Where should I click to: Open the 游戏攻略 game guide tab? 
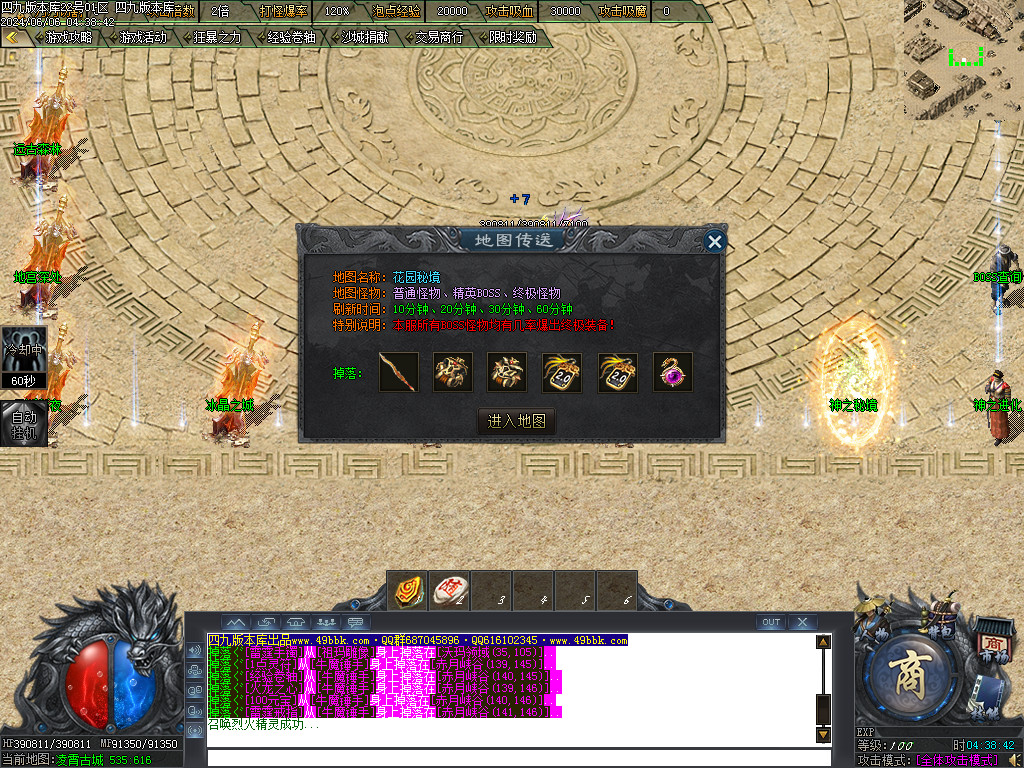pyautogui.click(x=68, y=38)
